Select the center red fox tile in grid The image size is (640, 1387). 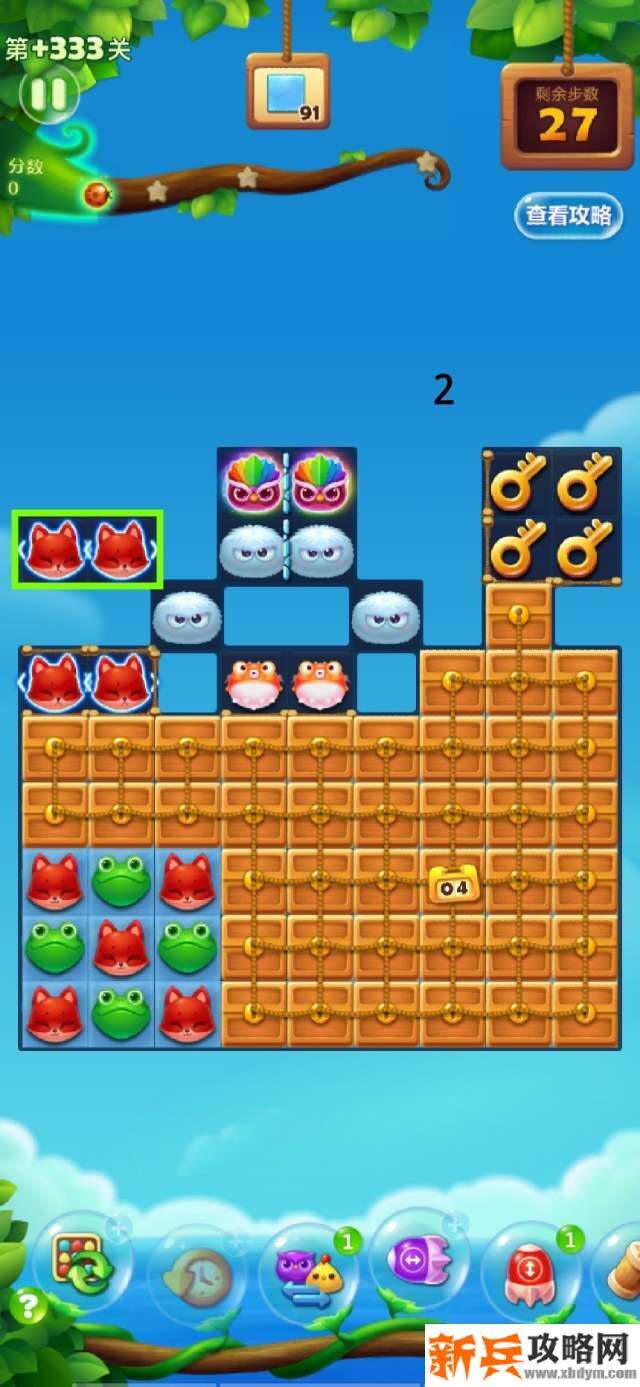point(121,947)
